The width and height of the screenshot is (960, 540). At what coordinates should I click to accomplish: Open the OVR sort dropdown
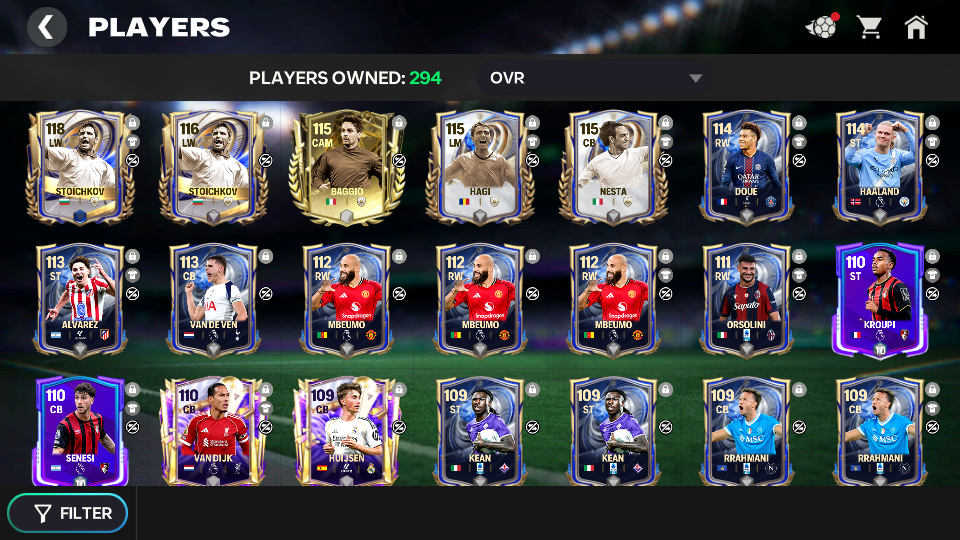point(596,78)
